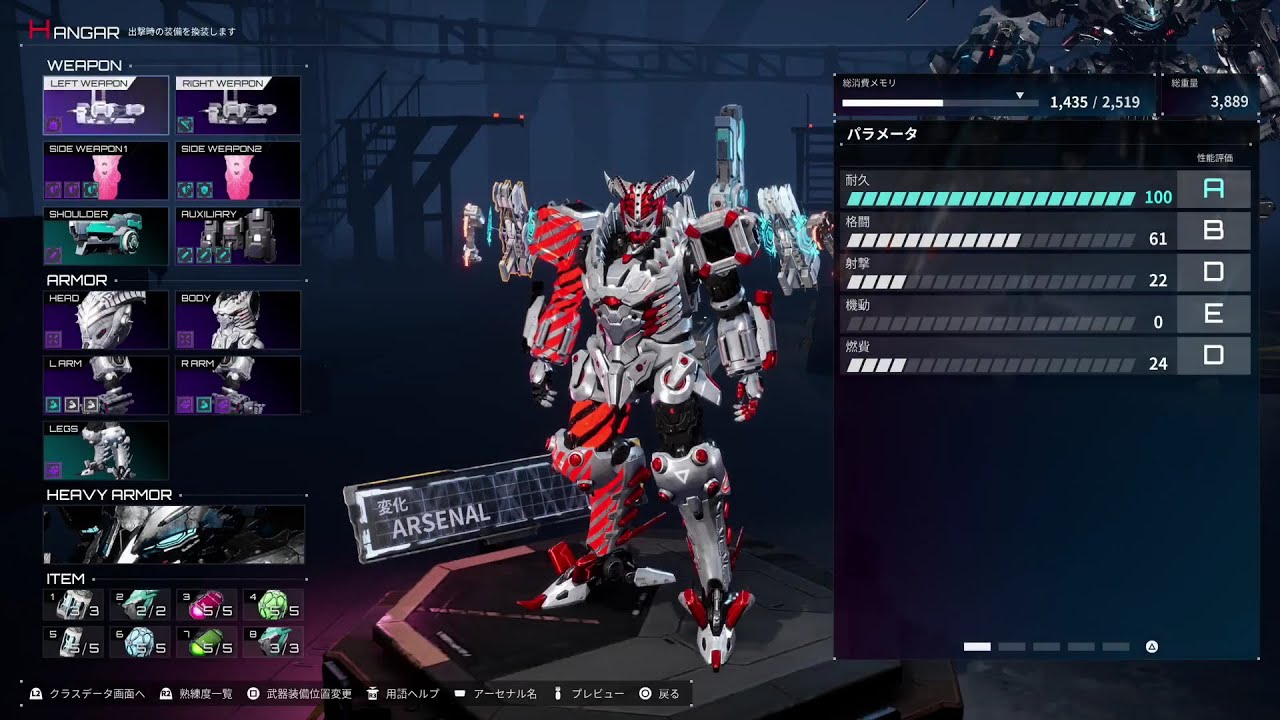Open the Side Weapon2 slot

238,171
